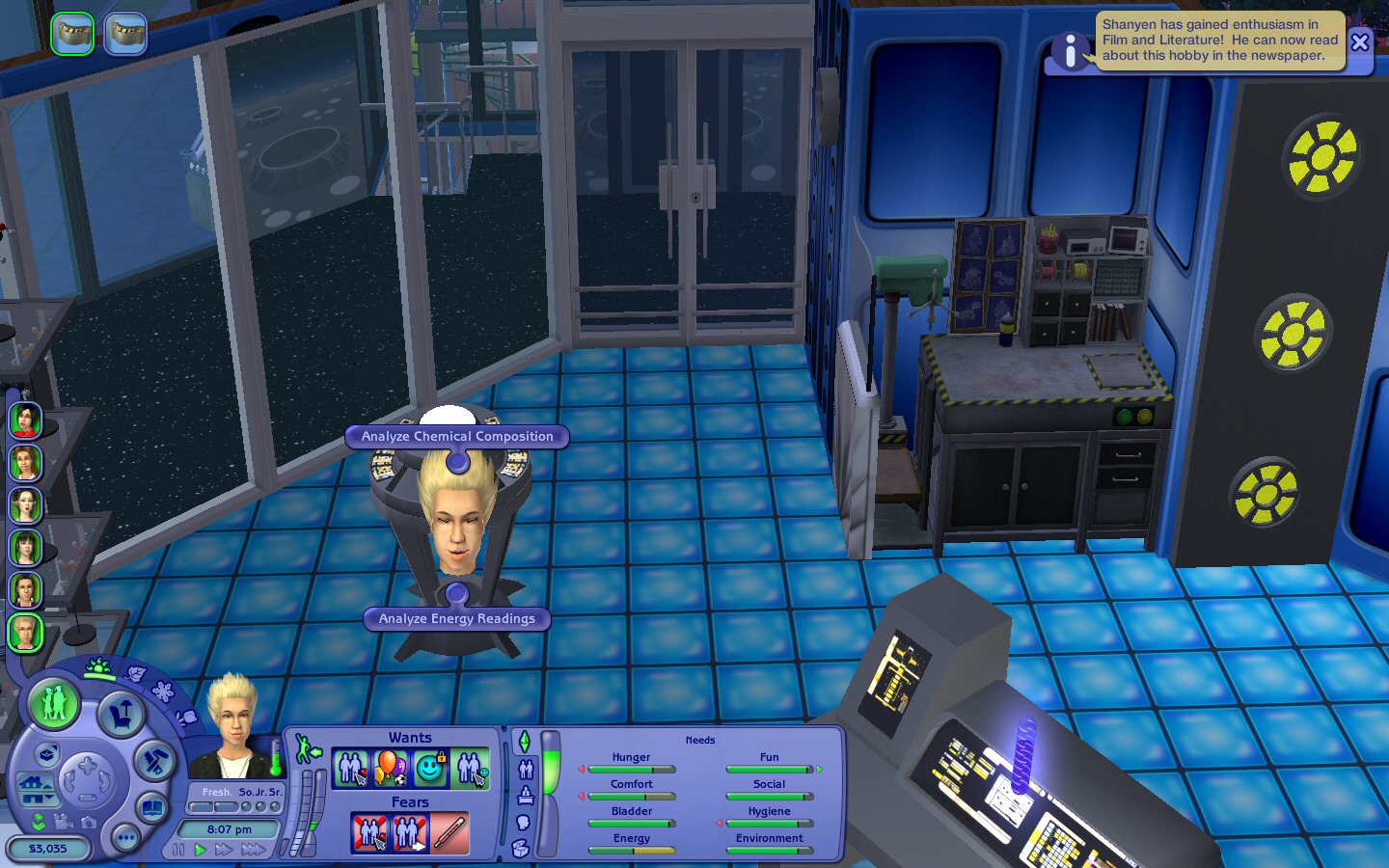Switch to the blond Sim's highlighted portrait
Screen dimensions: 1389x868
tap(25, 633)
